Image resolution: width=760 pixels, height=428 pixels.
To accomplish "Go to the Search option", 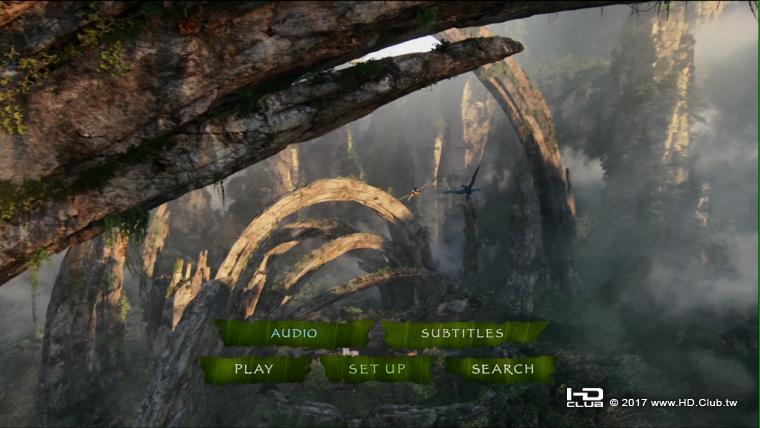I will [502, 369].
